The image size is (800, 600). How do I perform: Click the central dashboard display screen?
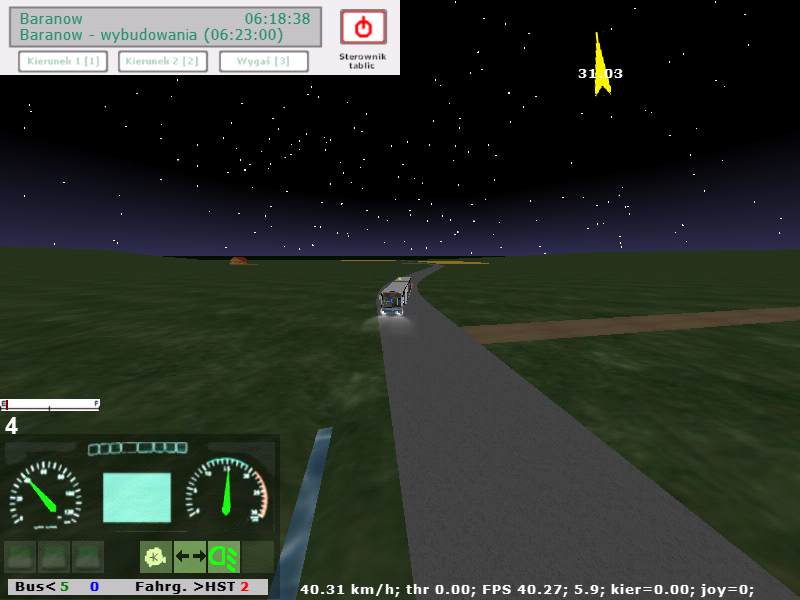pyautogui.click(x=137, y=497)
